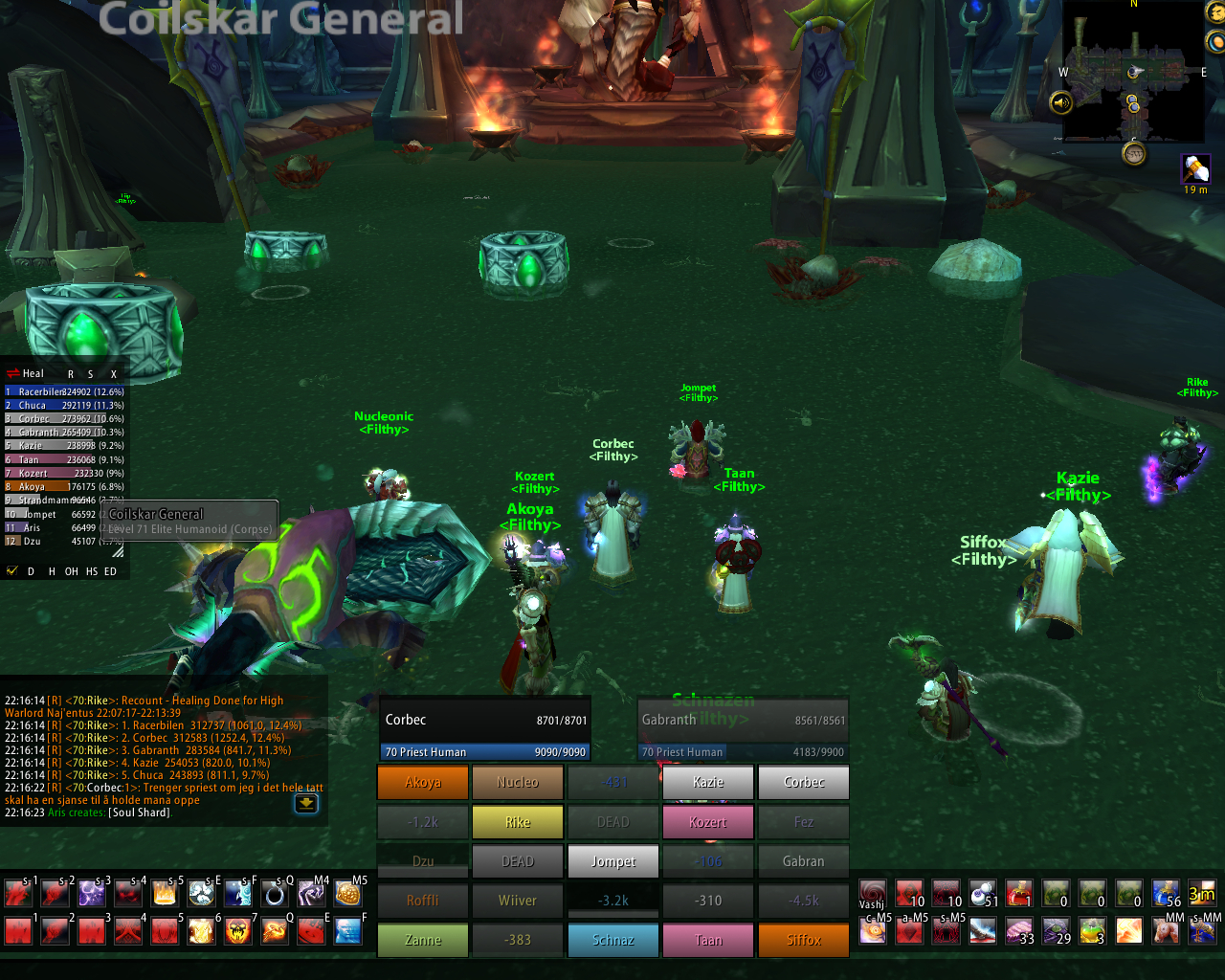Select Kozert's pink raid frame
Image resolution: width=1225 pixels, height=980 pixels.
pyautogui.click(x=708, y=822)
